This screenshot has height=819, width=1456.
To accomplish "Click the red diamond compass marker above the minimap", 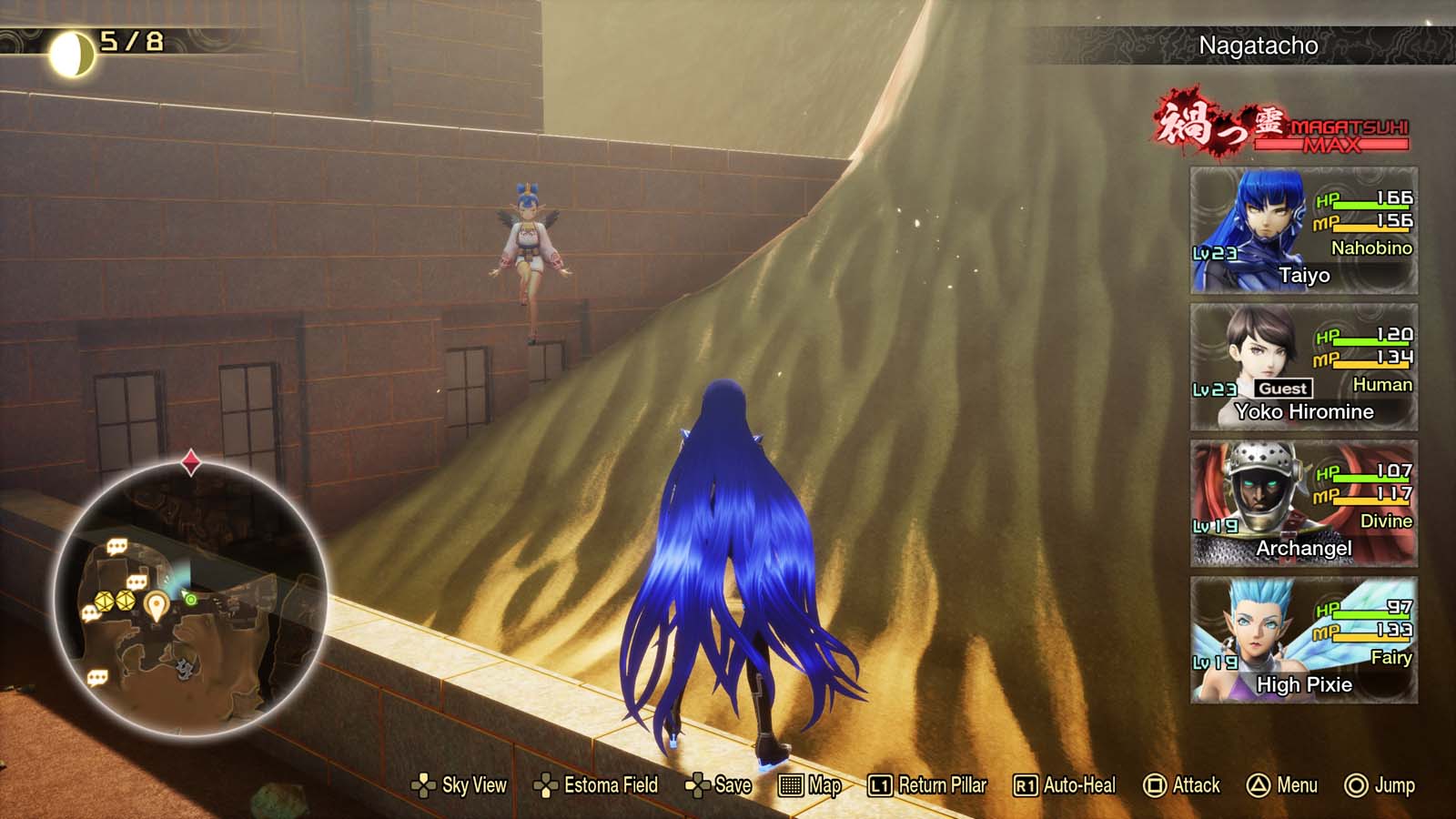I will pos(191,463).
